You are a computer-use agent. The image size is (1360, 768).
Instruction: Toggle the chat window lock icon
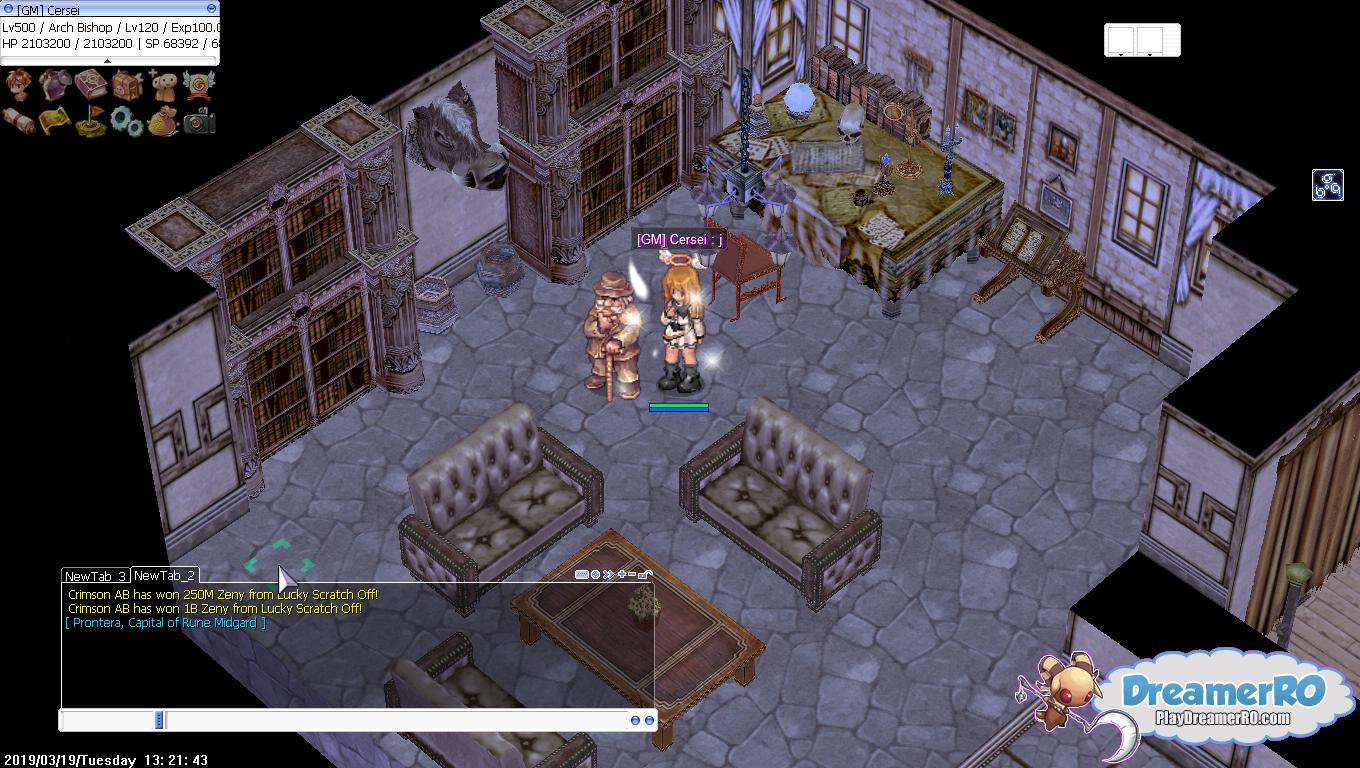tap(646, 574)
